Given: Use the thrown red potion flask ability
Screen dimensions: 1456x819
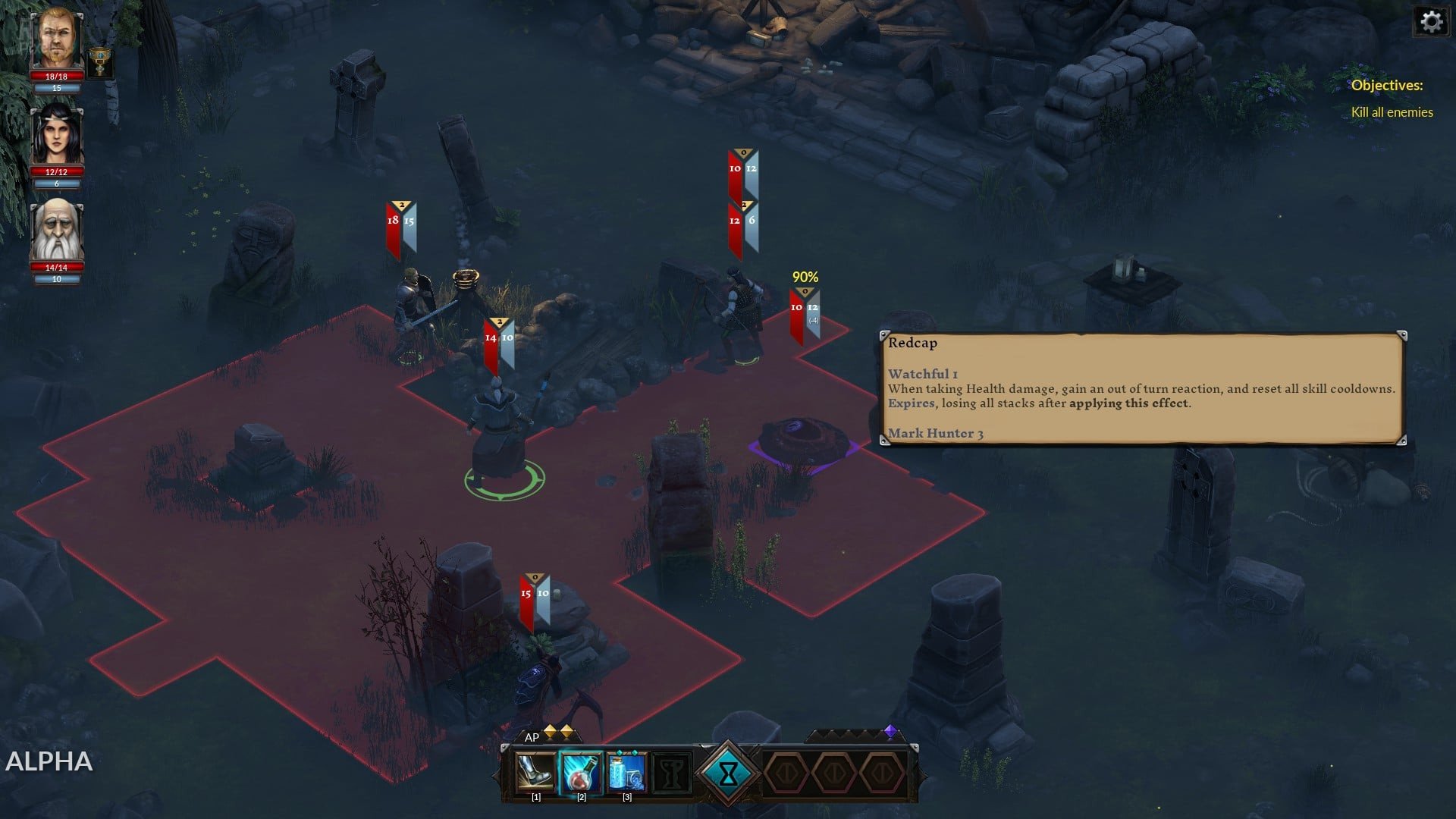Looking at the screenshot, I should 581,773.
